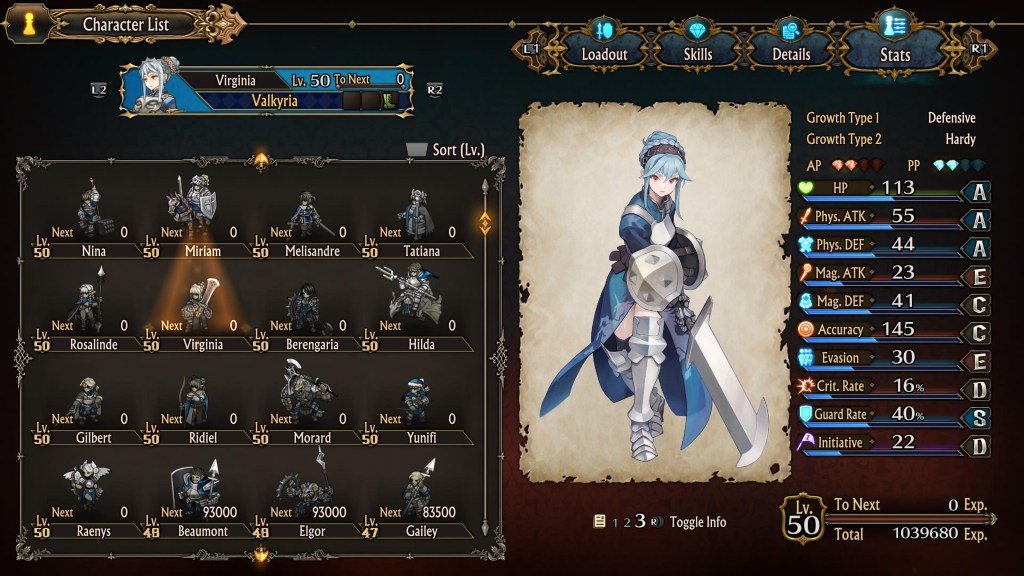The width and height of the screenshot is (1024, 576).
Task: Choose Nina from the character list
Action: [92, 218]
